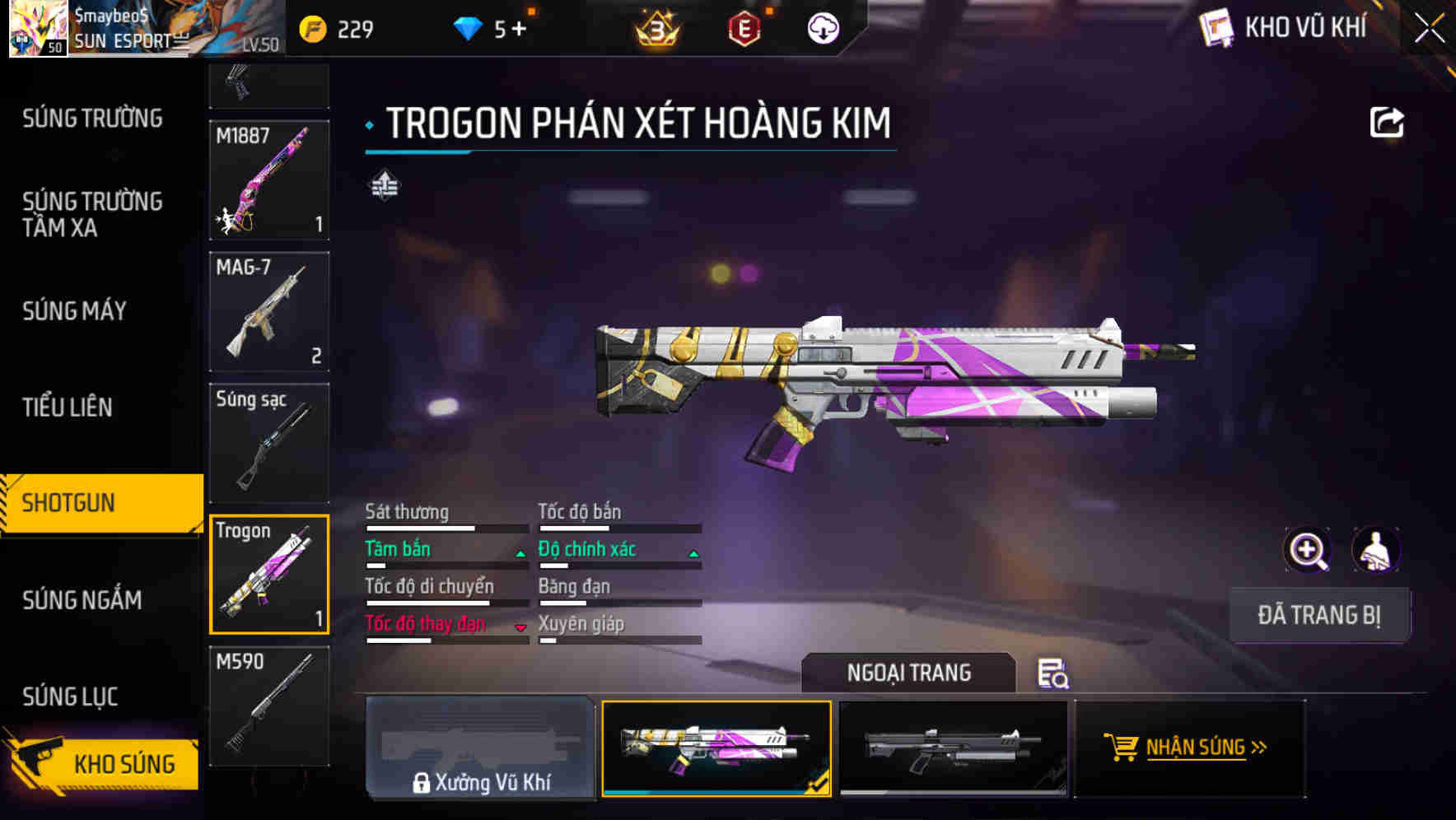Close the weapon armory screen
The height and width of the screenshot is (820, 1456).
[1430, 29]
